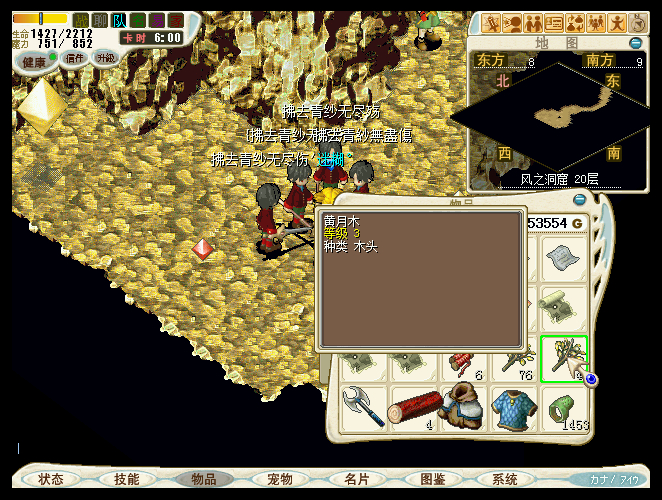Screen dimensions: 662x500
Task: Click the 升級 level up button
Action: click(x=105, y=58)
